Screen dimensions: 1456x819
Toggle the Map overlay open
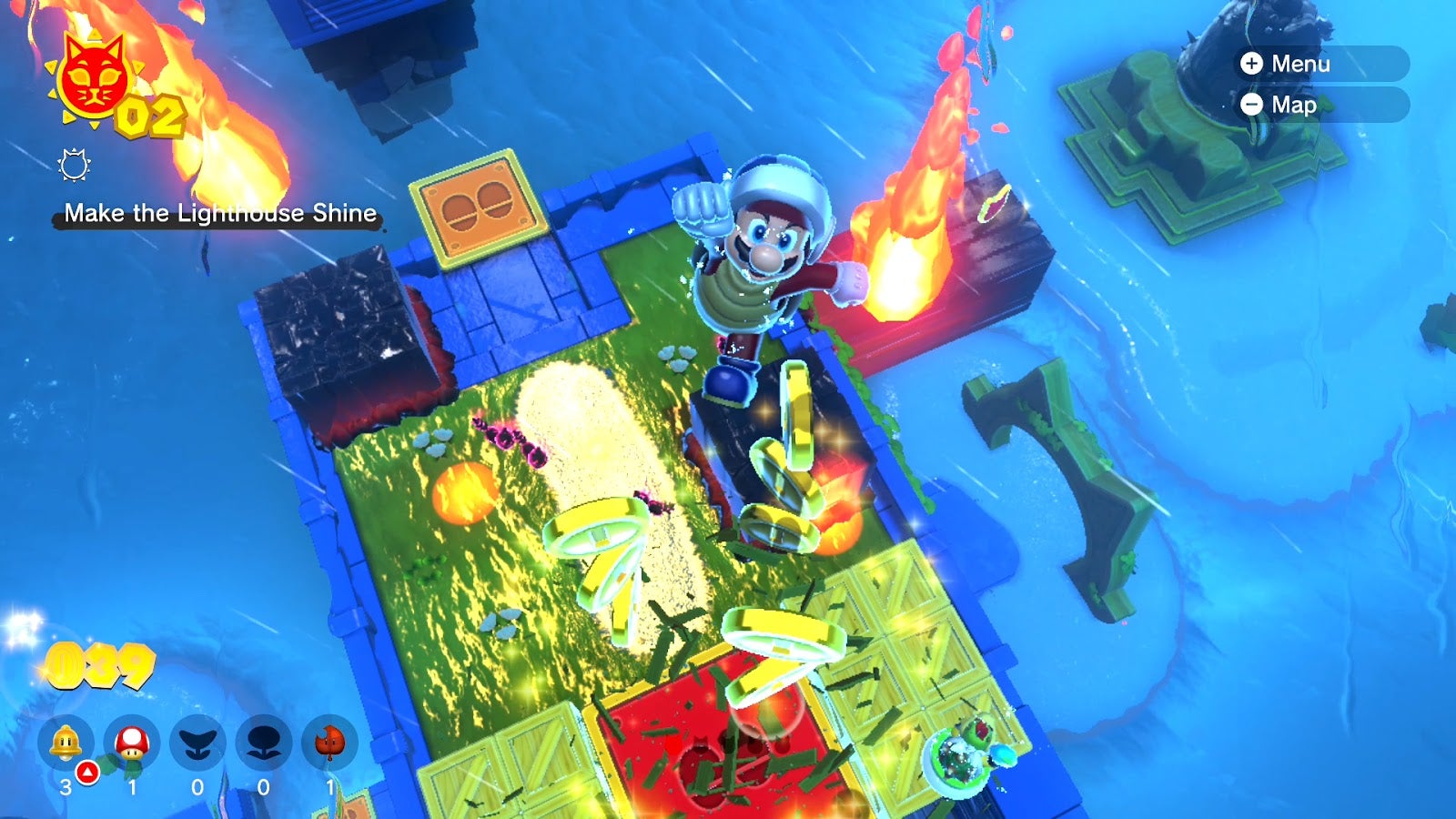(x=1293, y=105)
